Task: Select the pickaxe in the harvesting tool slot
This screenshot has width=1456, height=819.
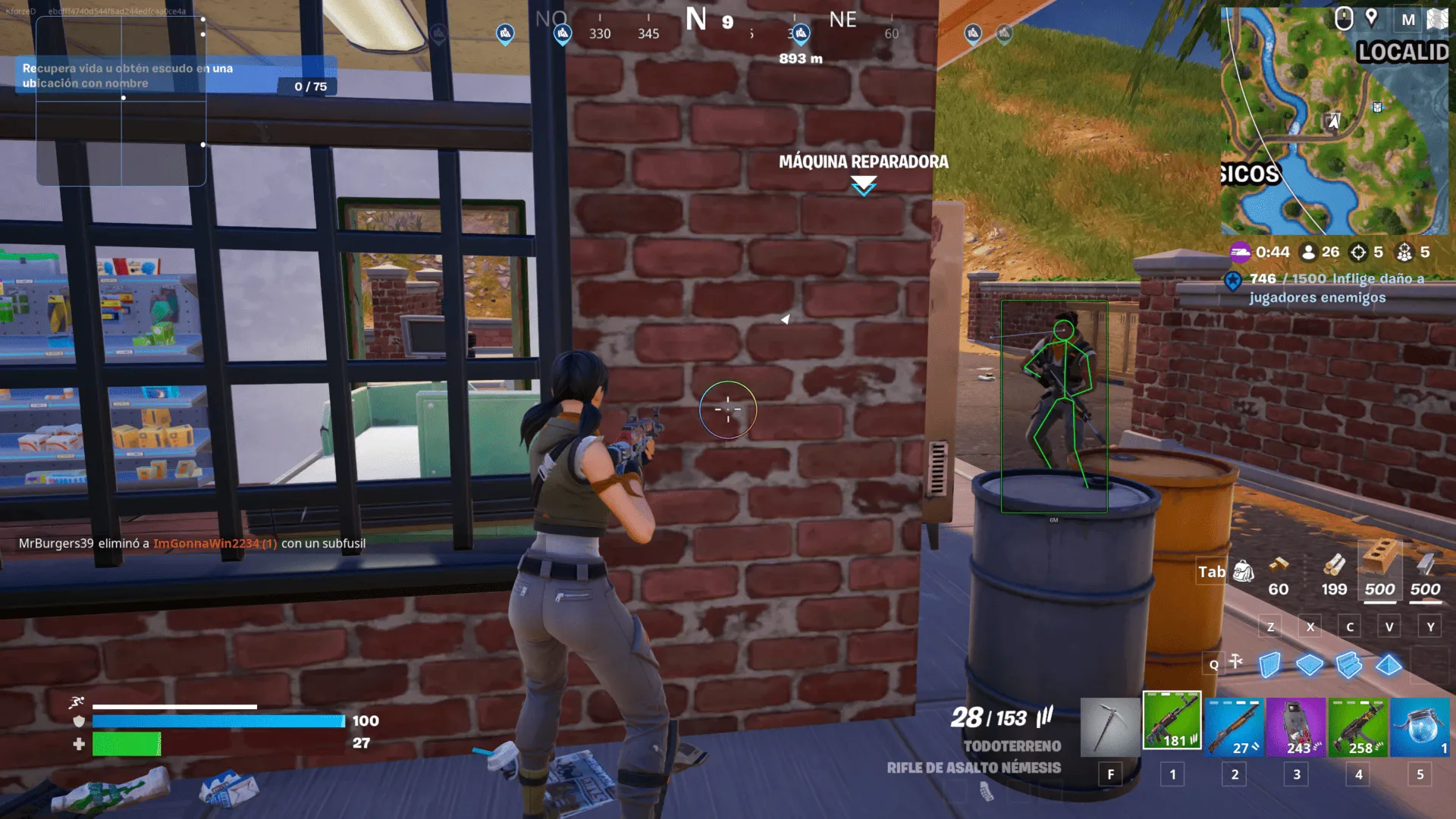Action: click(x=1111, y=724)
